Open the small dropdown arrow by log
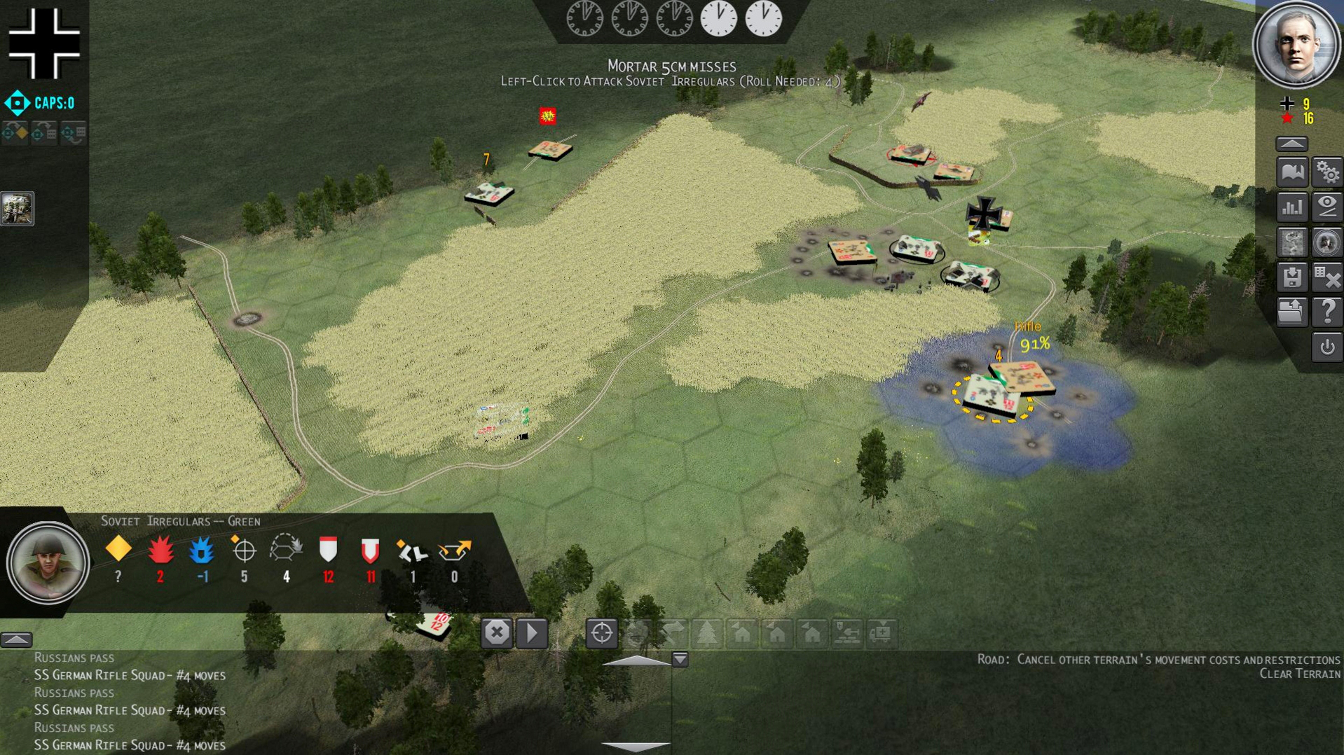Image resolution: width=1344 pixels, height=755 pixels. pos(680,659)
